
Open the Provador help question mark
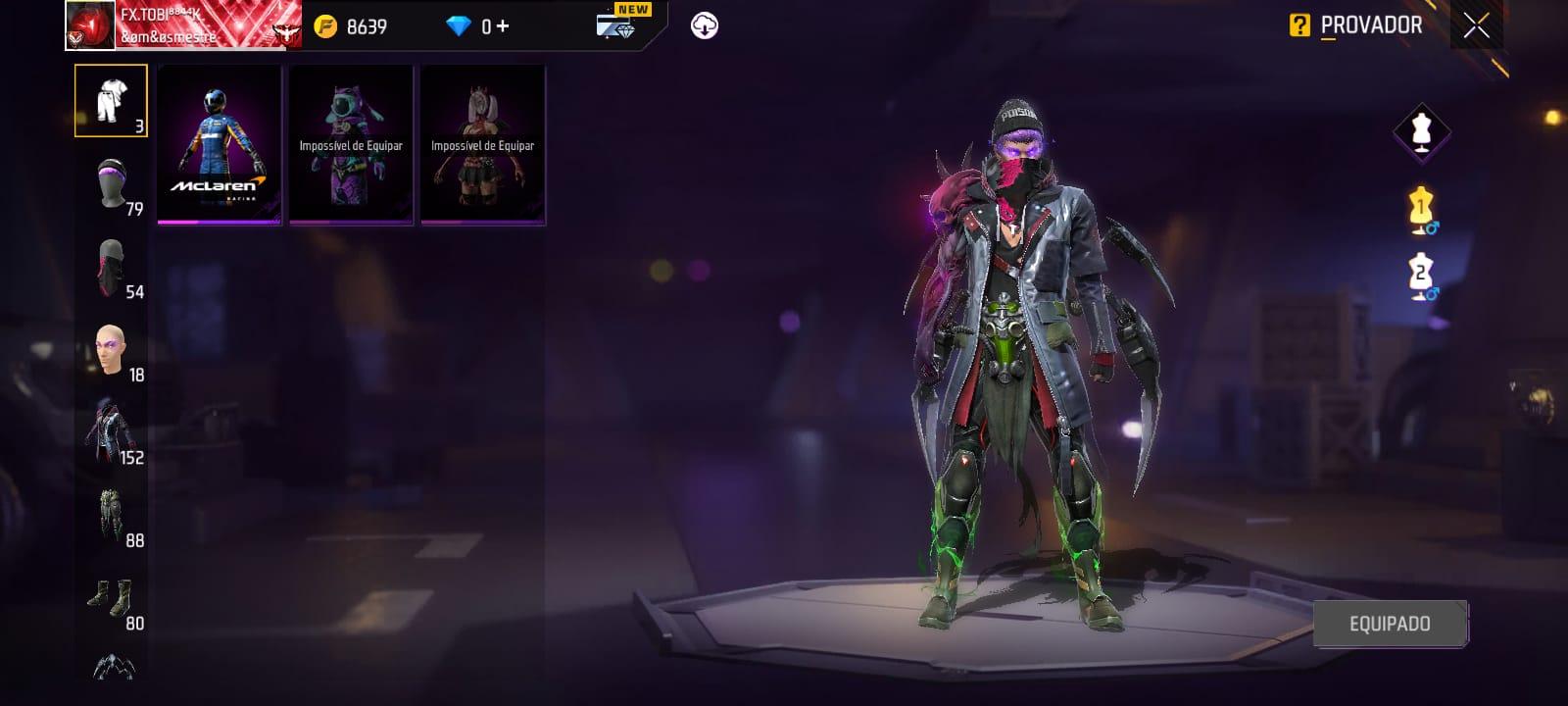coord(1299,25)
